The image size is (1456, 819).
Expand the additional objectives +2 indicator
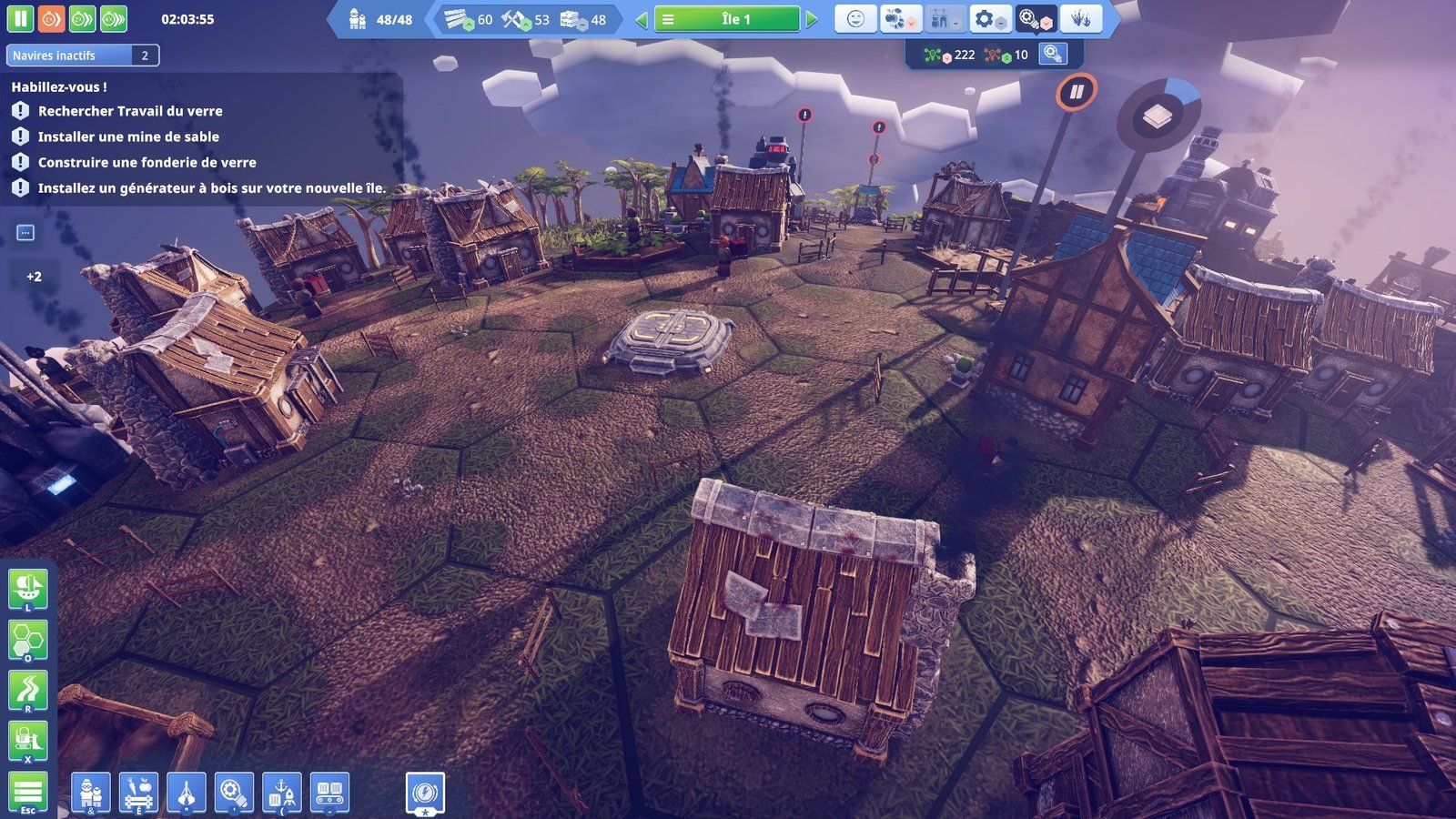(34, 277)
